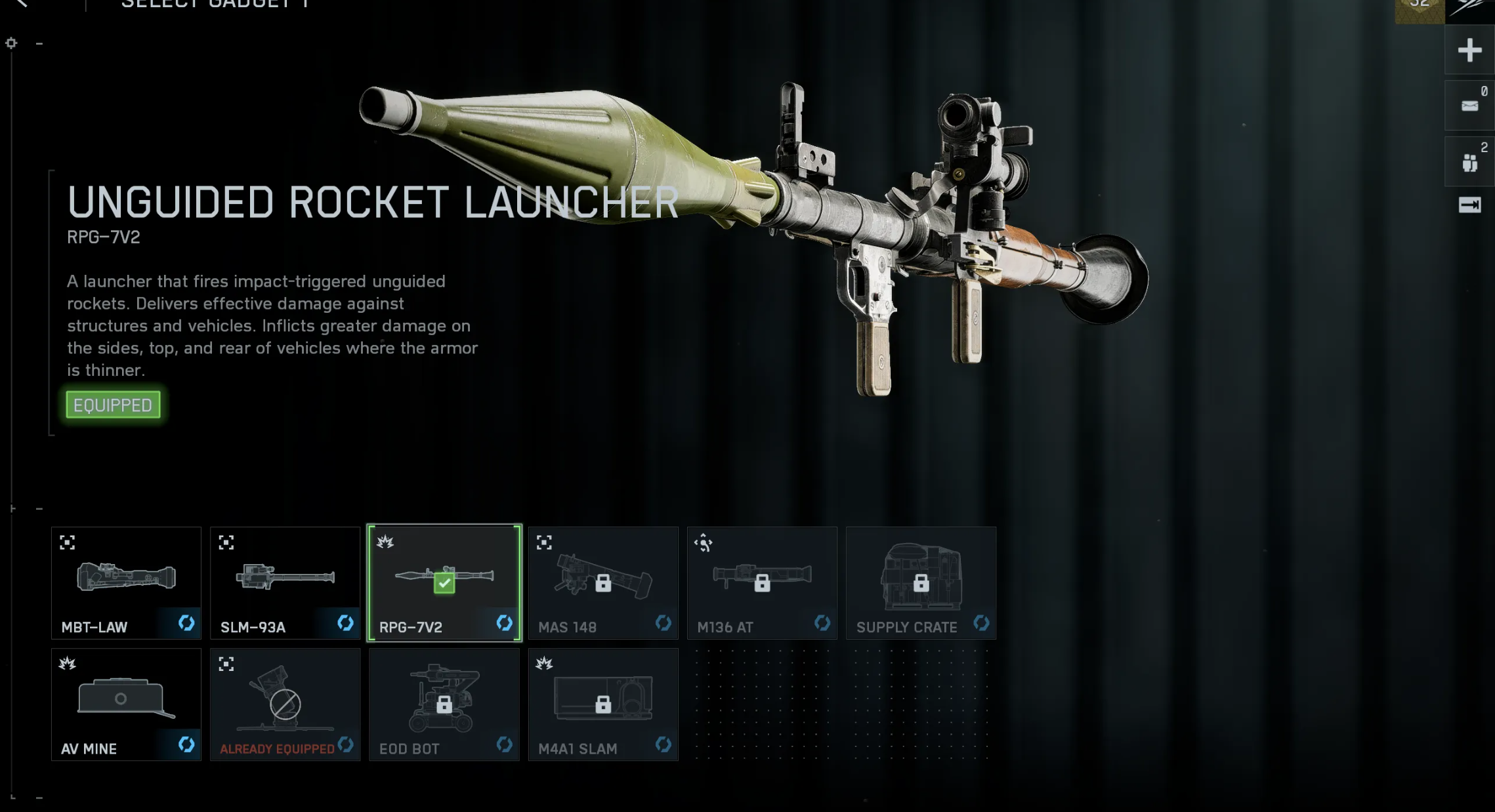Click the settings gear icon
Image resolution: width=1495 pixels, height=812 pixels.
[x=11, y=43]
